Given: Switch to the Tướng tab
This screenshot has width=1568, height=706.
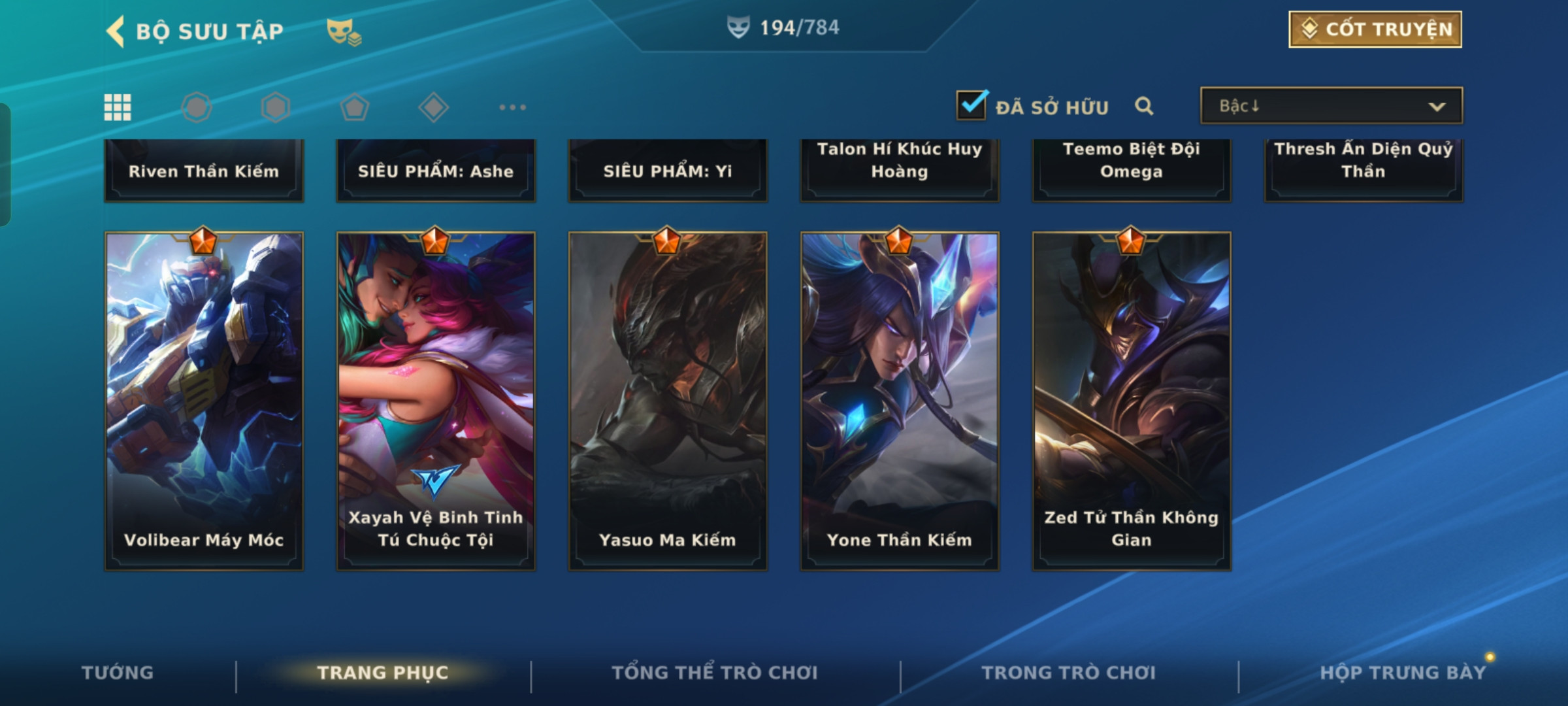Looking at the screenshot, I should (118, 673).
